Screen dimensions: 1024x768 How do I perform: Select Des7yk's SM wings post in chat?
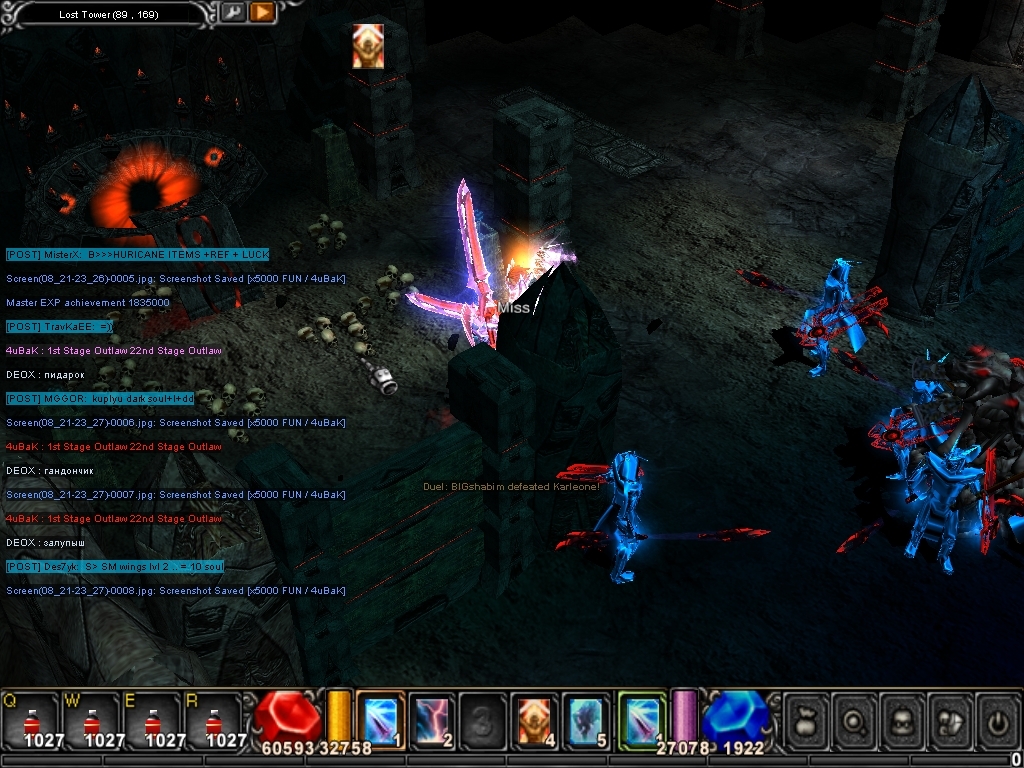point(115,567)
